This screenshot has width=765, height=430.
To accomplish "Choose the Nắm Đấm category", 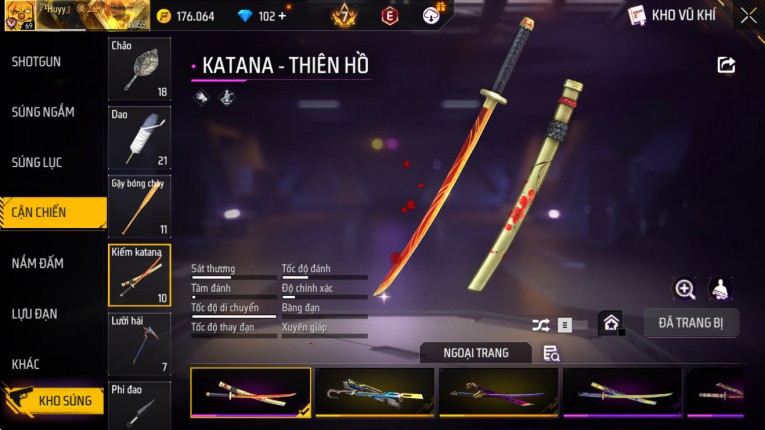I will point(38,263).
